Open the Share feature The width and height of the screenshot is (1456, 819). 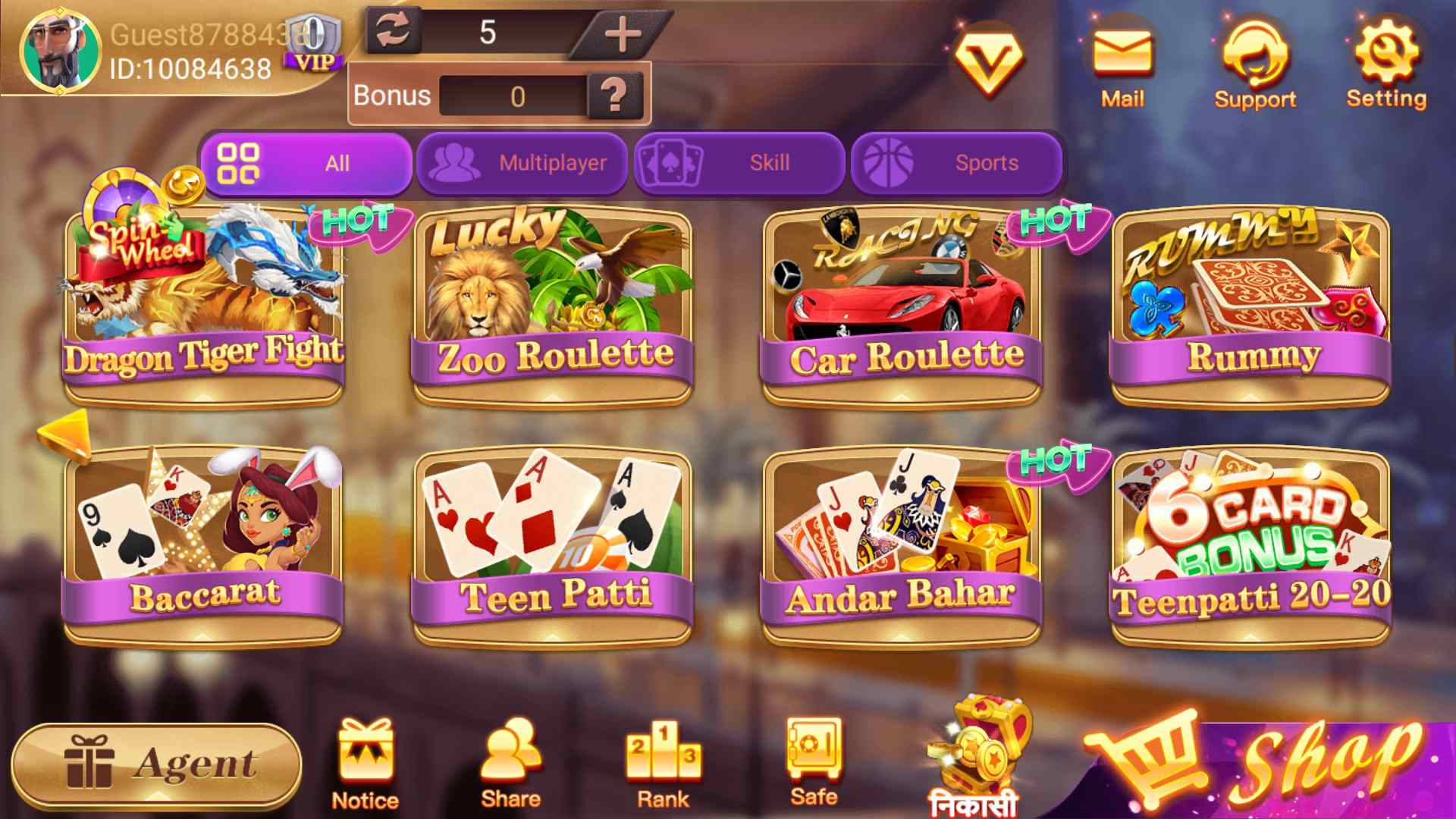pyautogui.click(x=511, y=758)
